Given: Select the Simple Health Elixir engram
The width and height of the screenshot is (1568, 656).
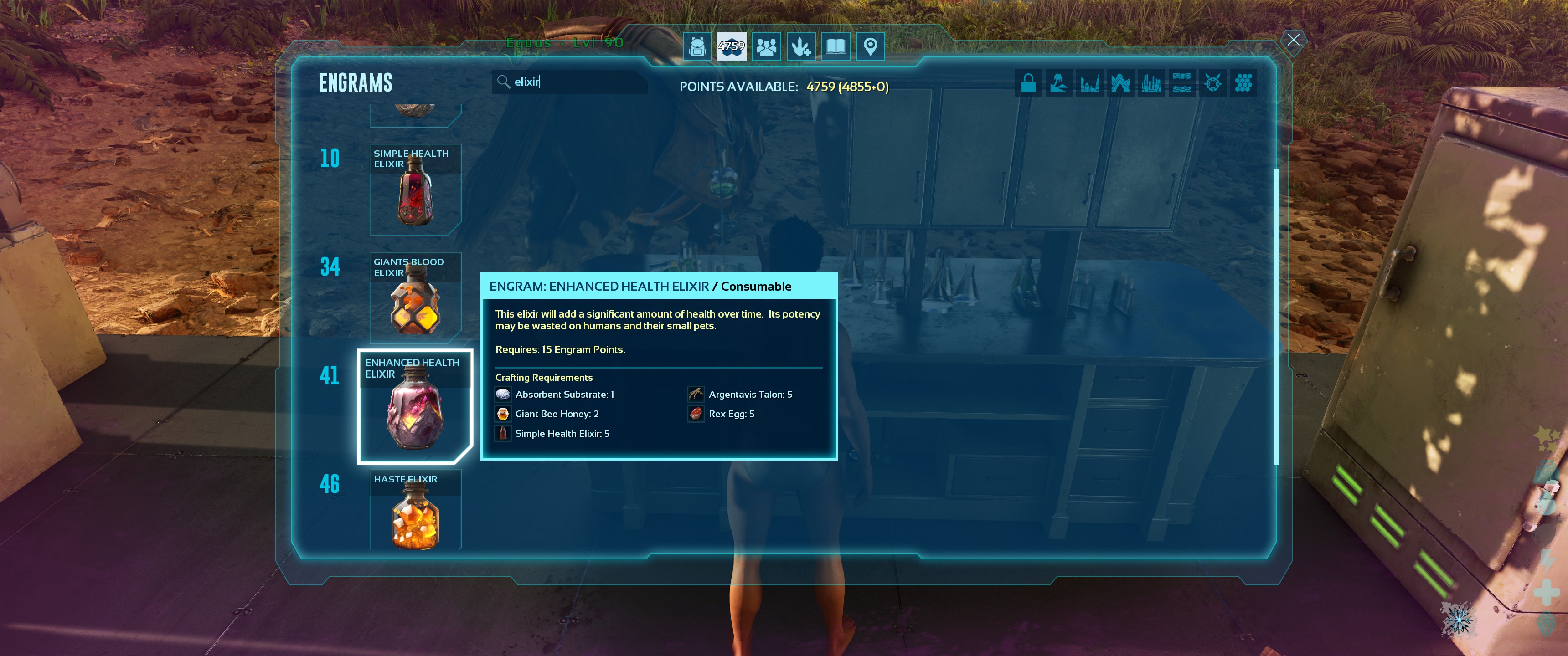Looking at the screenshot, I should (x=415, y=190).
